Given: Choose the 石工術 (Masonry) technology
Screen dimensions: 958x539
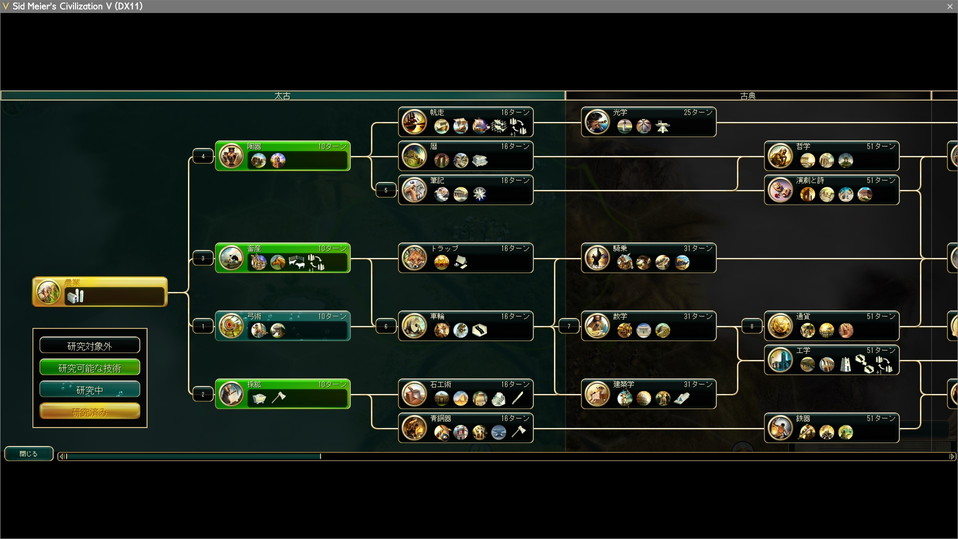Looking at the screenshot, I should [x=466, y=394].
